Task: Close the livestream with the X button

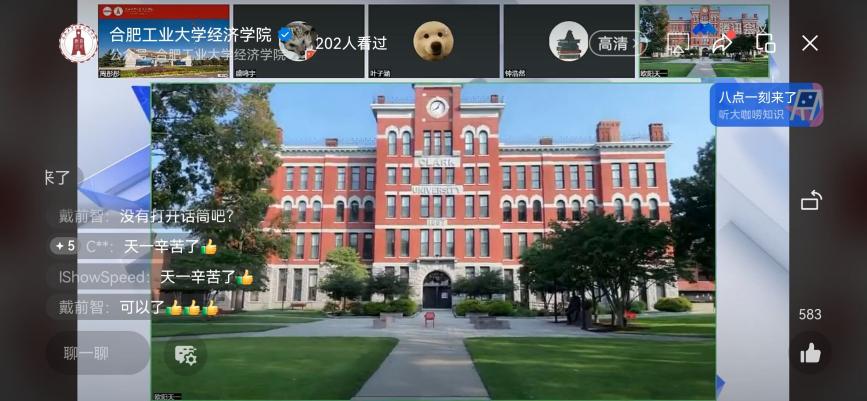Action: (x=810, y=43)
